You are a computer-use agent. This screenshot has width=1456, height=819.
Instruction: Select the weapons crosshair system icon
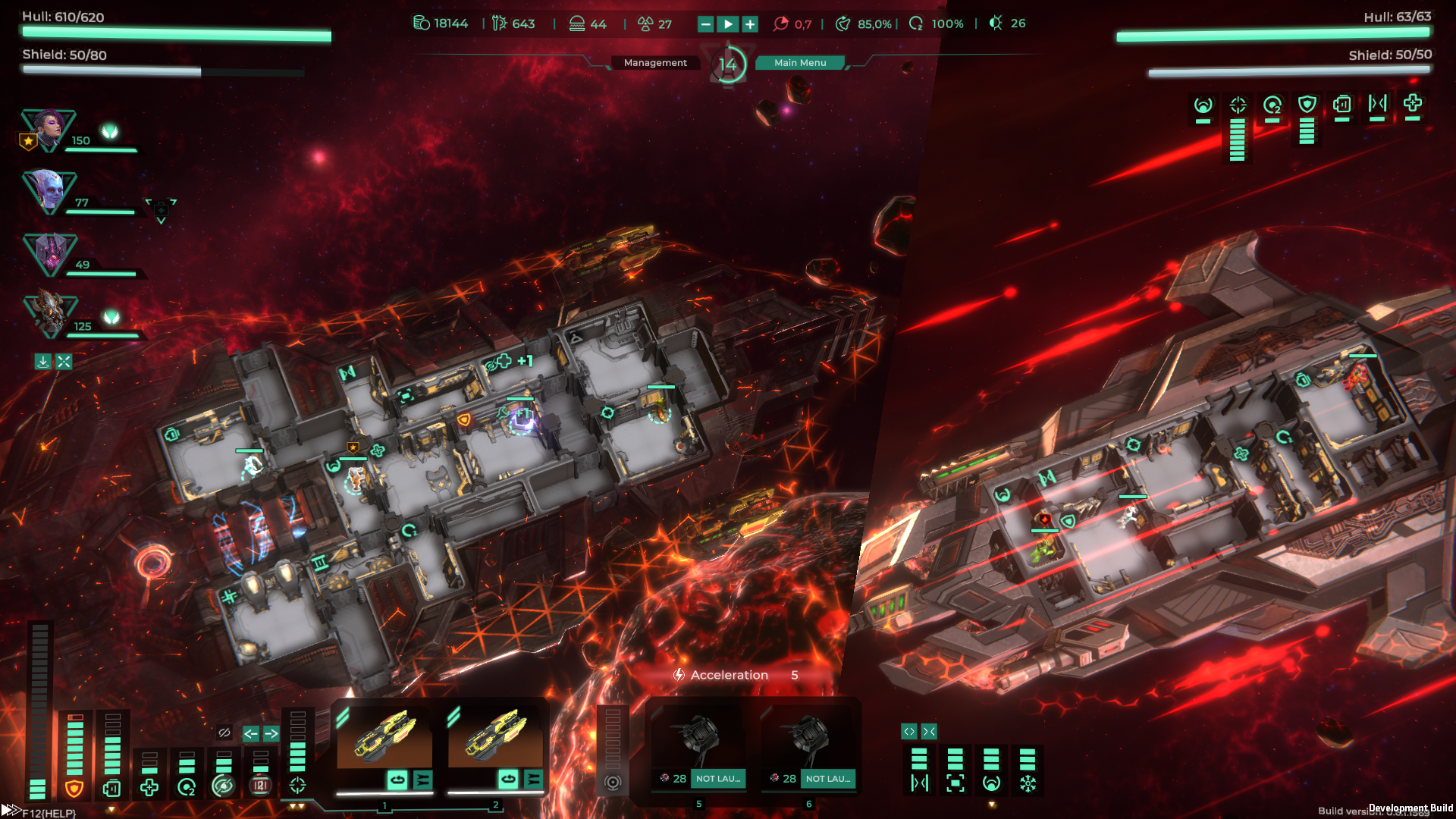(297, 786)
